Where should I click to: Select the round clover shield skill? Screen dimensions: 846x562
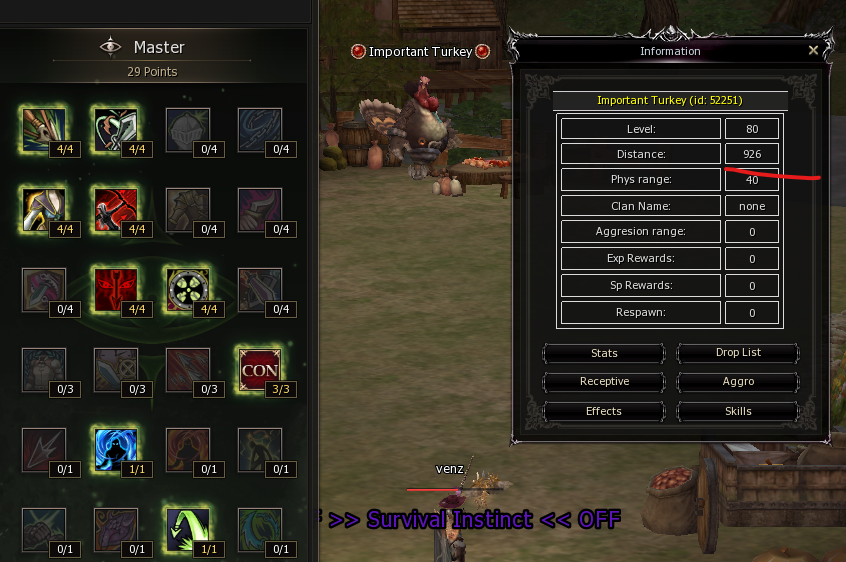click(x=186, y=289)
